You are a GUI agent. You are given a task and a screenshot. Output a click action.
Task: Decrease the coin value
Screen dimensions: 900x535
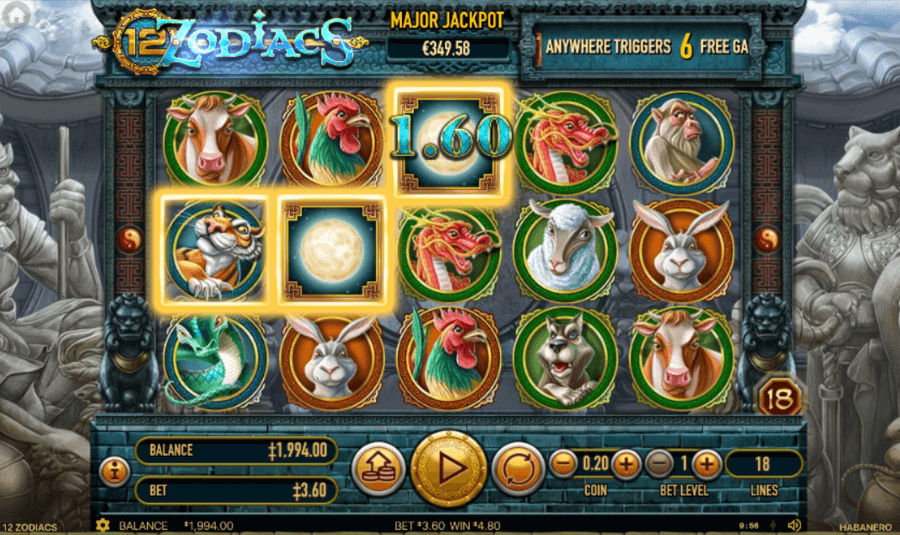point(563,463)
